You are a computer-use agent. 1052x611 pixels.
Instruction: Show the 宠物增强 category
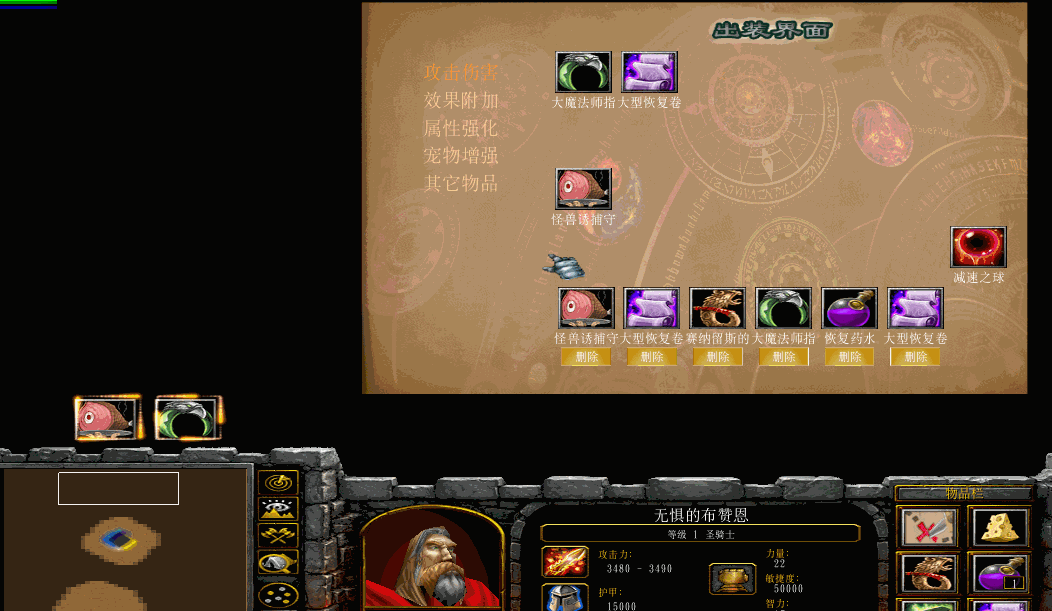pos(461,156)
